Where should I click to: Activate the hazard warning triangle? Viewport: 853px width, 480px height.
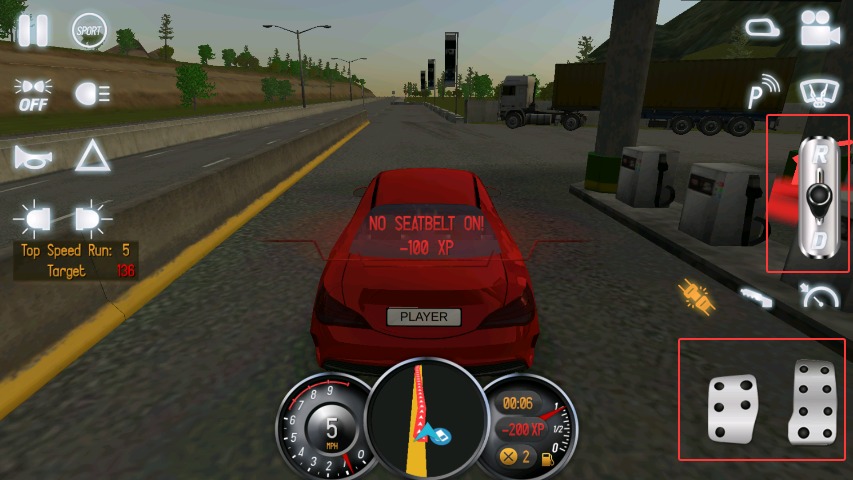tap(92, 156)
